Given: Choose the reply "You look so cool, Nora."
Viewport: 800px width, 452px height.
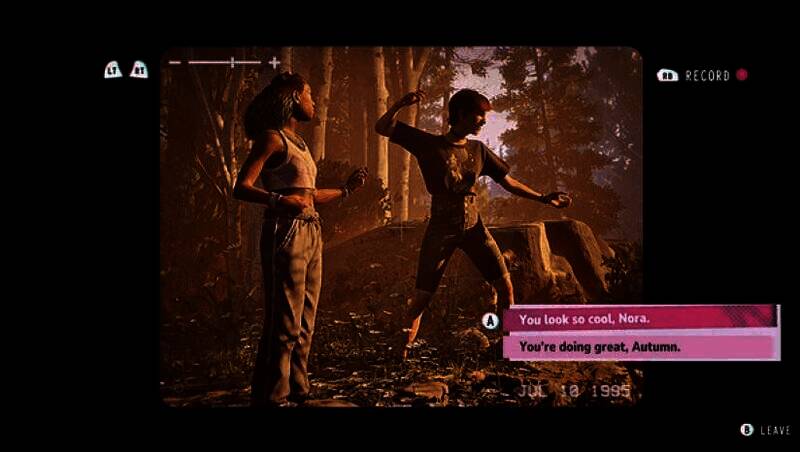Looking at the screenshot, I should (639, 319).
